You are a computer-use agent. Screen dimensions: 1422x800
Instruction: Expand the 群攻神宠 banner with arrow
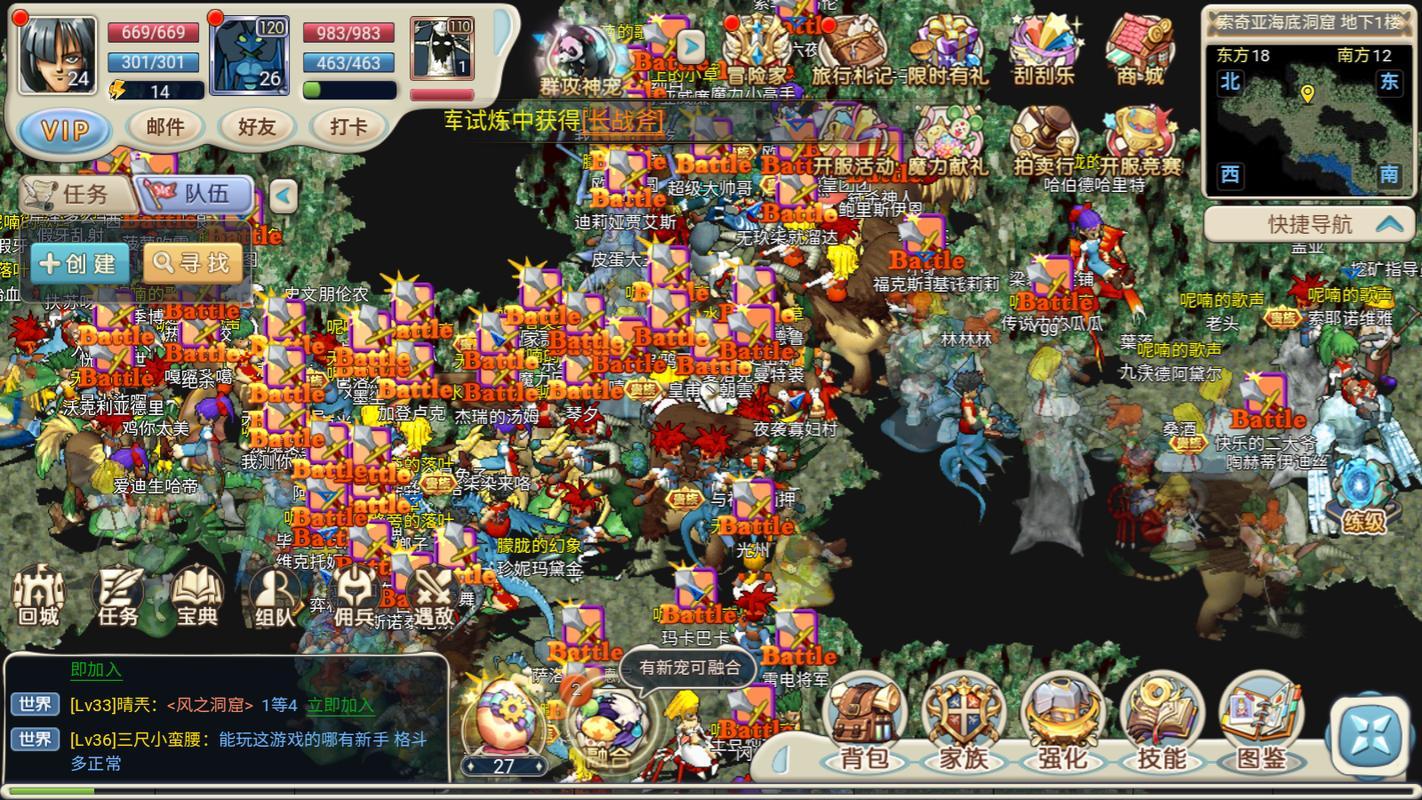689,44
